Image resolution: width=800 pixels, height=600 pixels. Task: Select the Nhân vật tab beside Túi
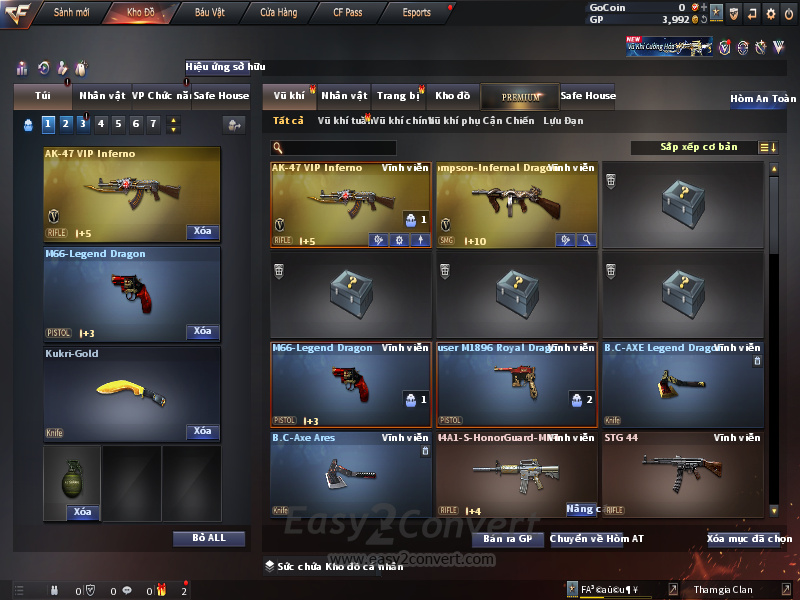tap(102, 96)
